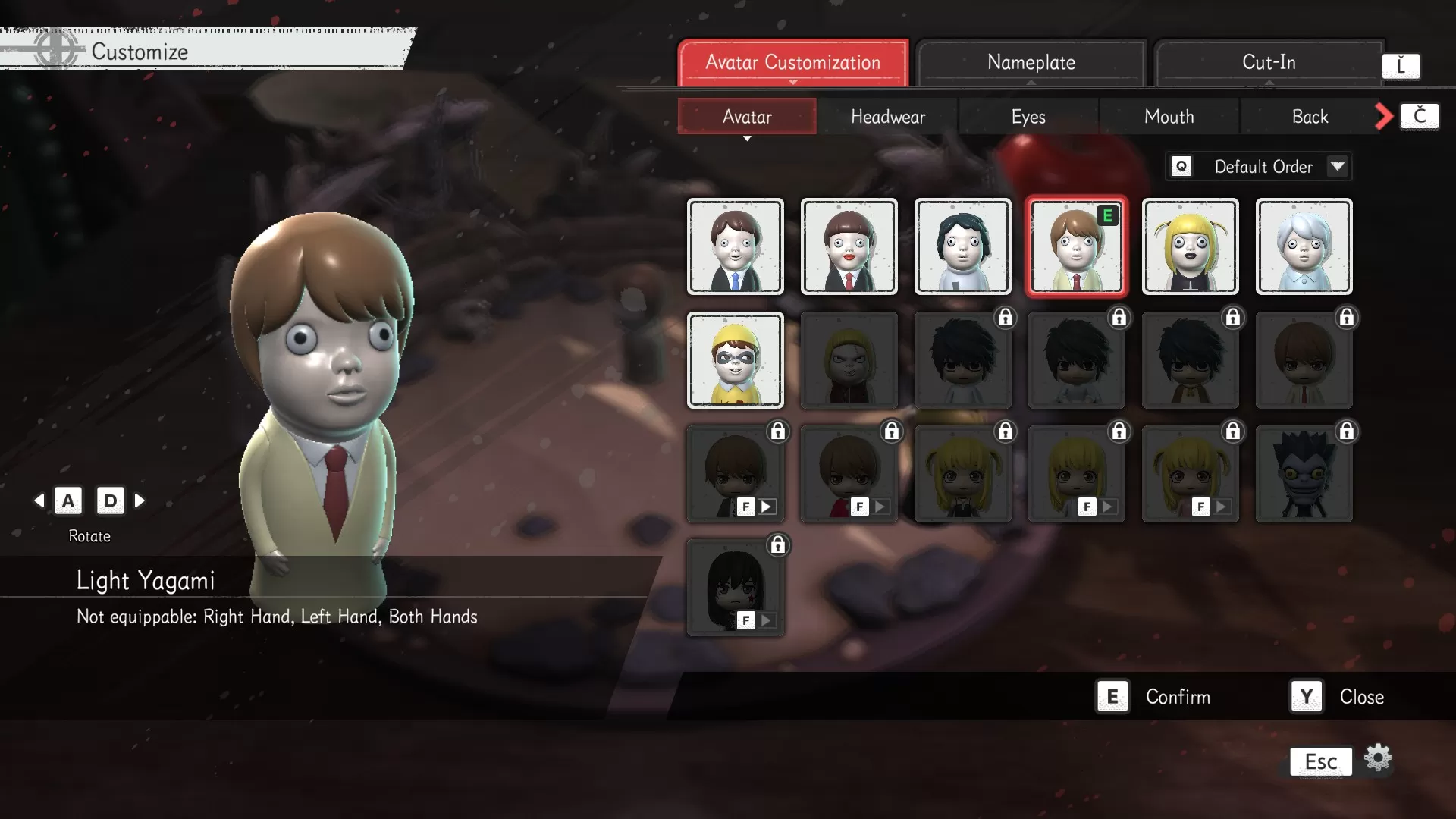Toggle the F badge on the dark-haired girl avatar
The image size is (1456, 819).
click(x=745, y=620)
